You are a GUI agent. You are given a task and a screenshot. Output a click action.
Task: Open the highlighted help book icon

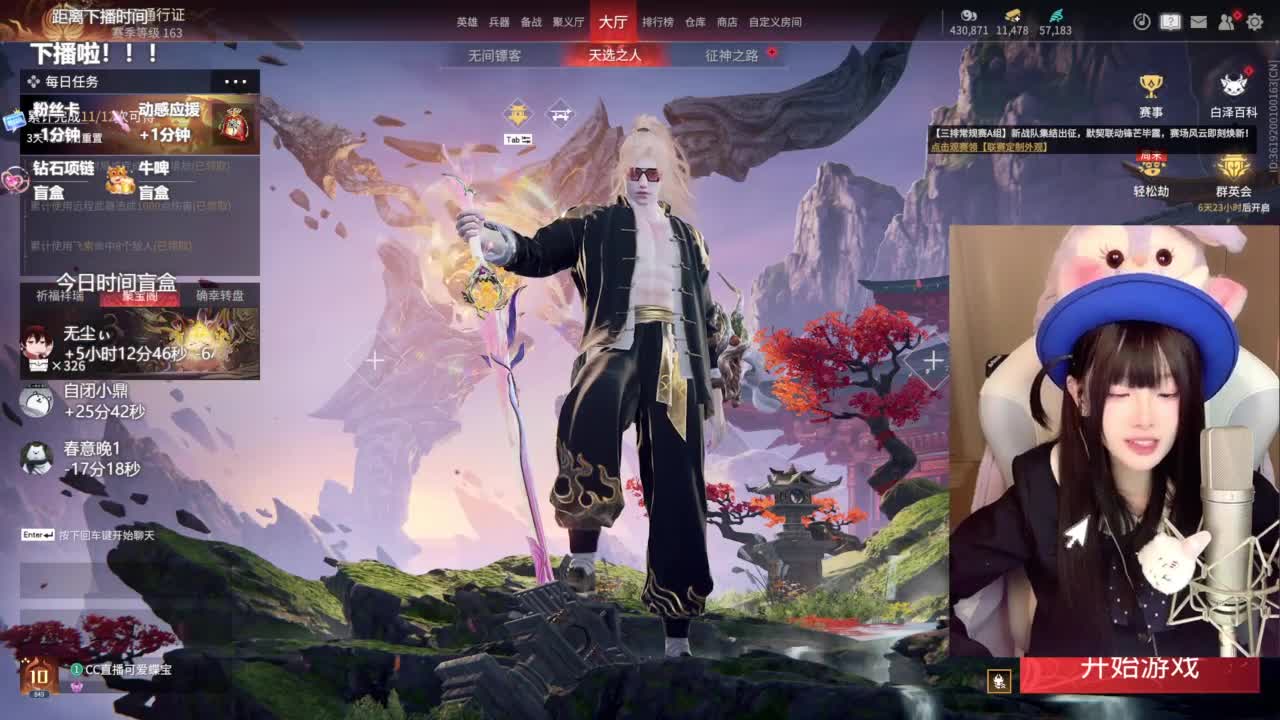click(x=1170, y=21)
